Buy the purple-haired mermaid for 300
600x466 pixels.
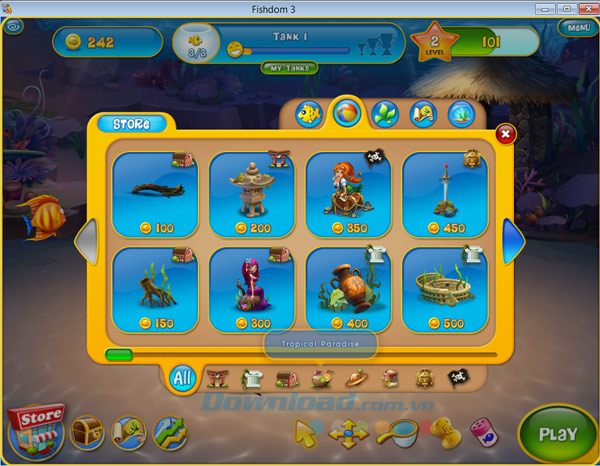[252, 289]
